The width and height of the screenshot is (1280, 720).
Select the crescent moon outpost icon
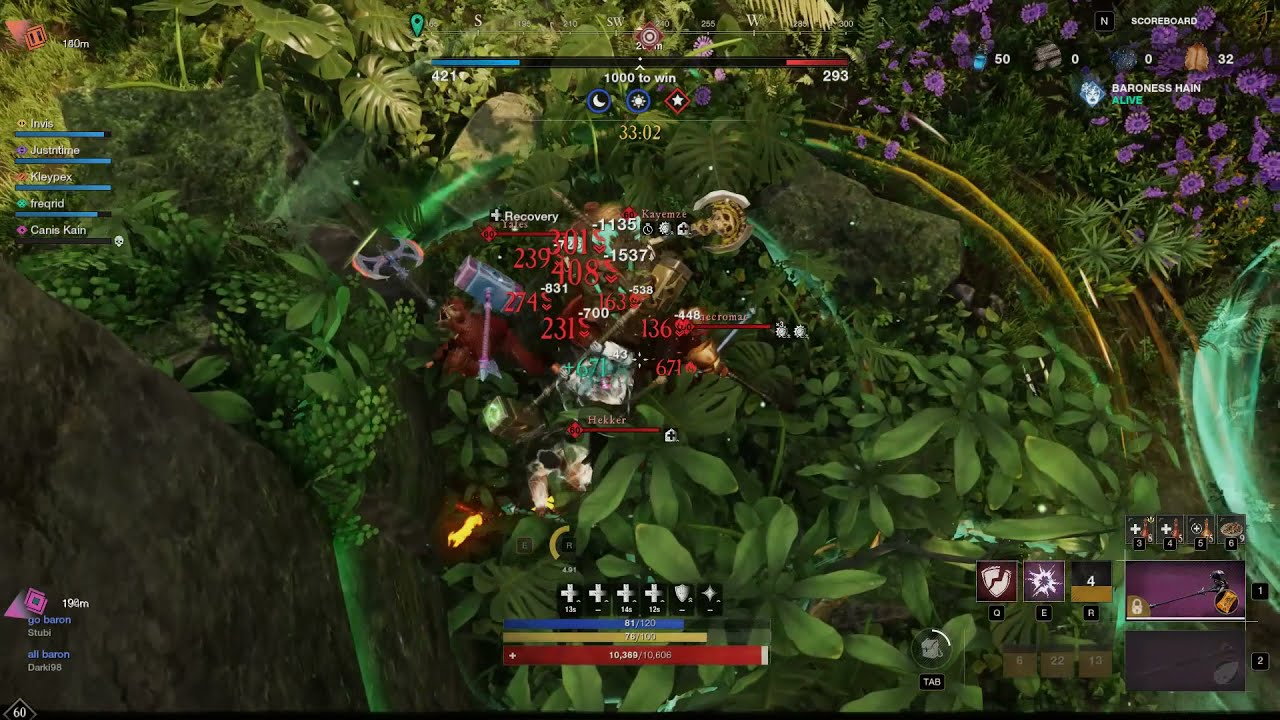(x=598, y=101)
